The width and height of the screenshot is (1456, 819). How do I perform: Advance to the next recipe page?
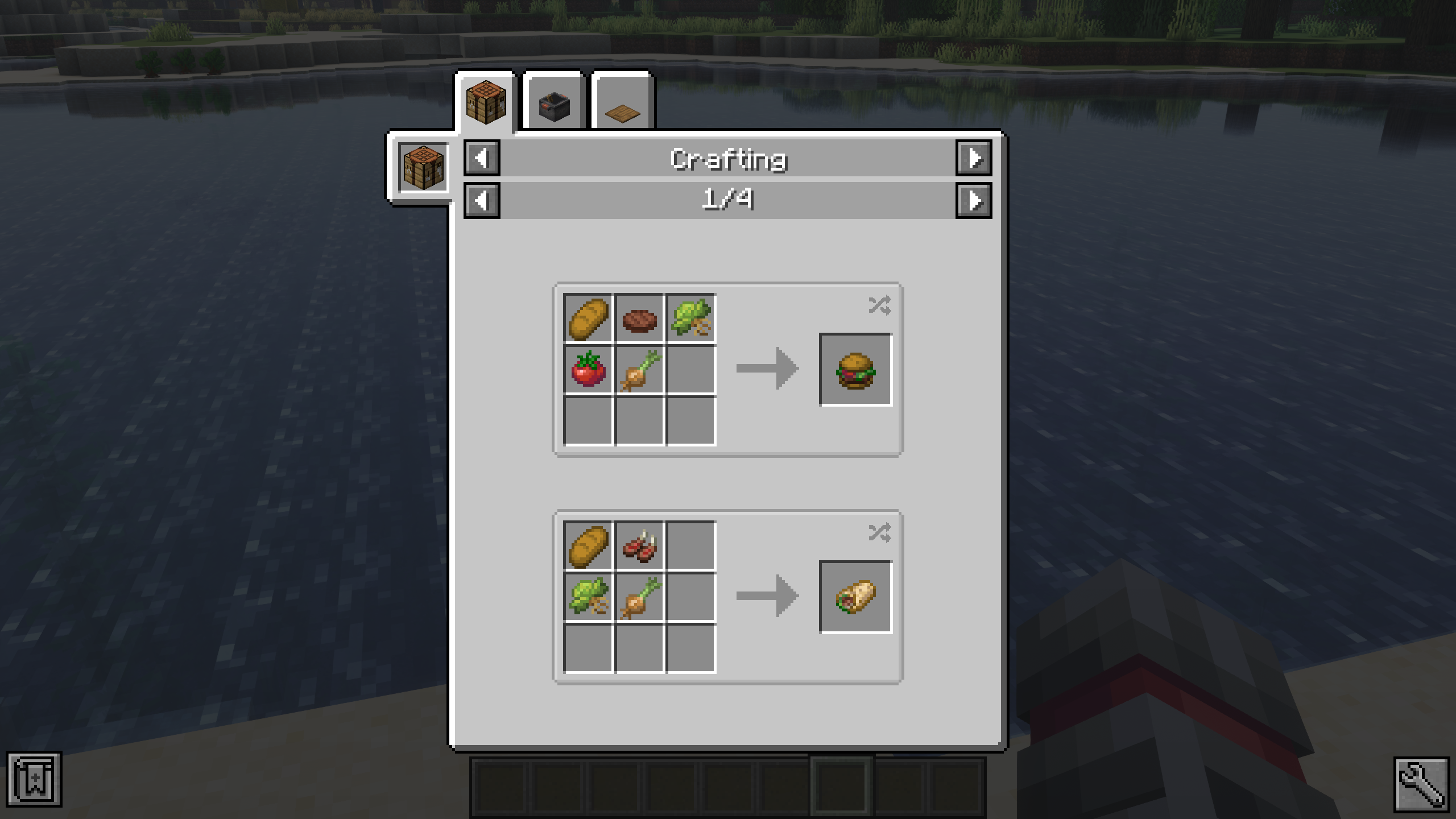[974, 201]
